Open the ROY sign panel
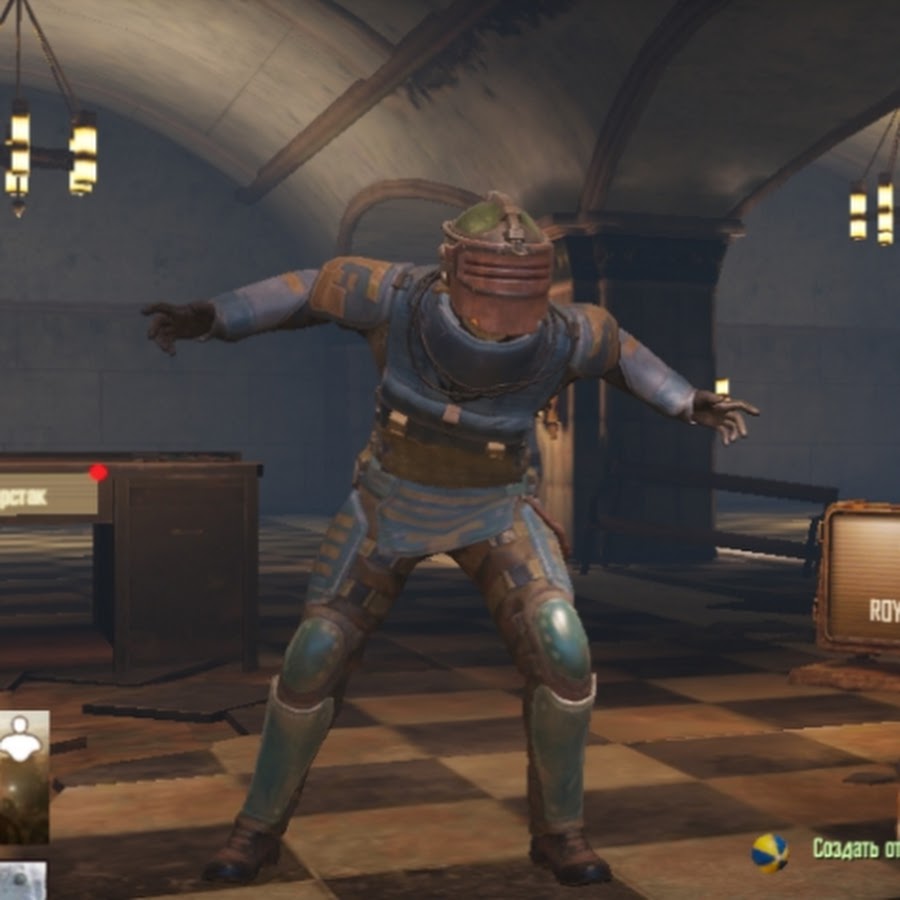The image size is (900, 900). tap(862, 578)
